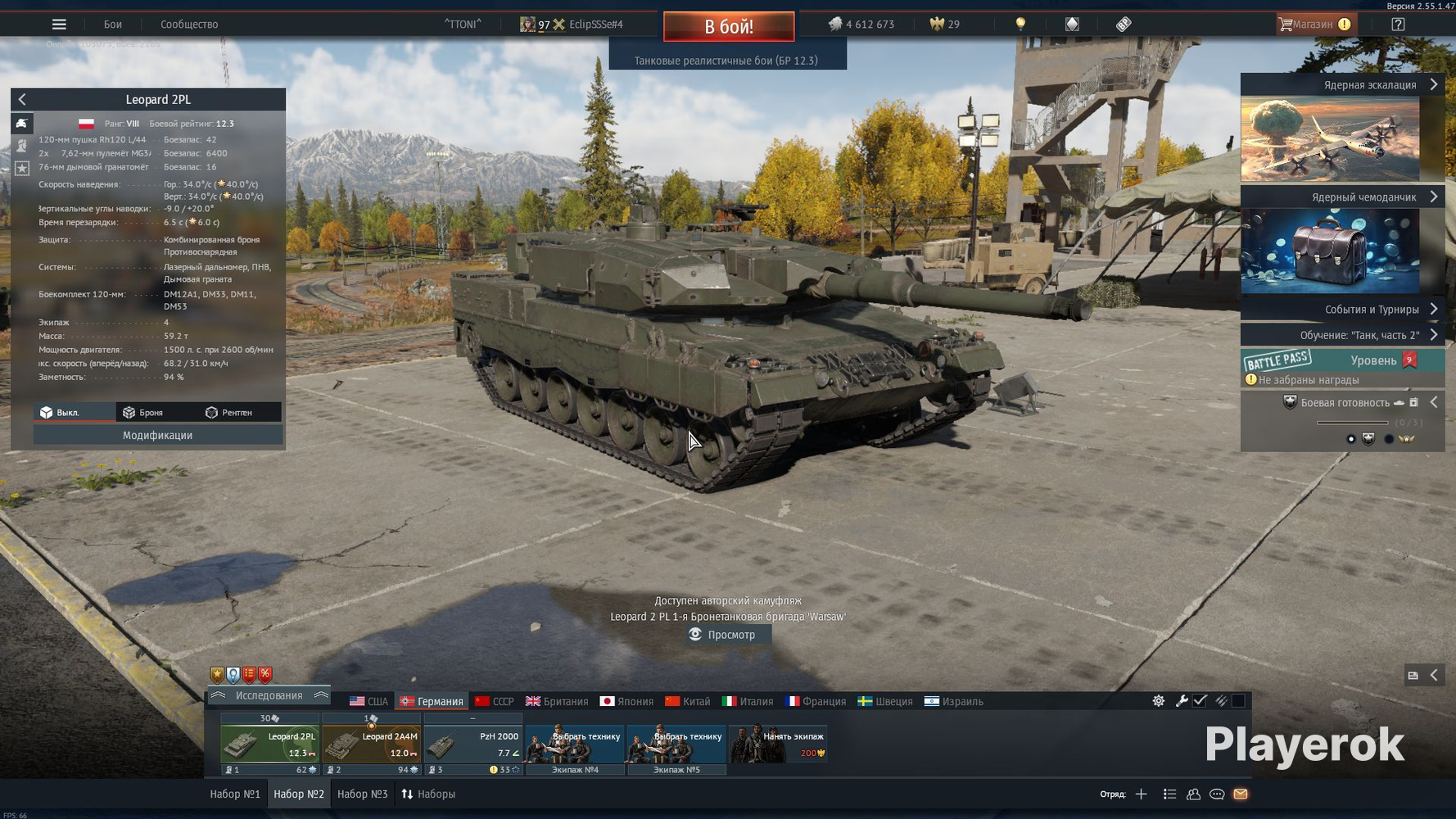Start battle with the В бой! button

[x=728, y=26]
